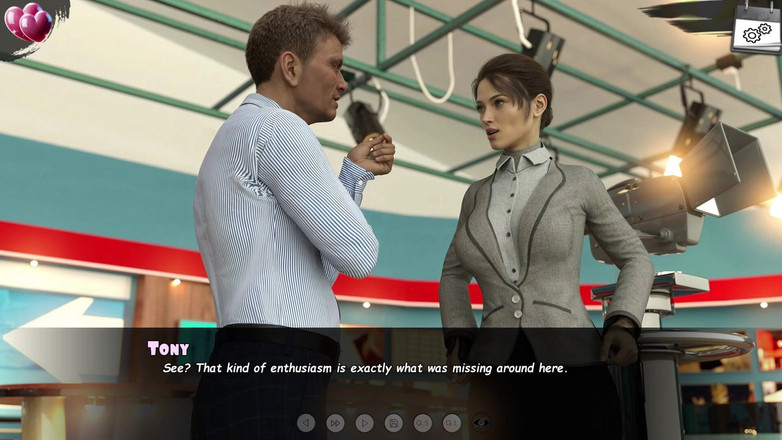Image resolution: width=782 pixels, height=440 pixels.
Task: Hide the dialogue interface with the eye icon
Action: pos(481,423)
